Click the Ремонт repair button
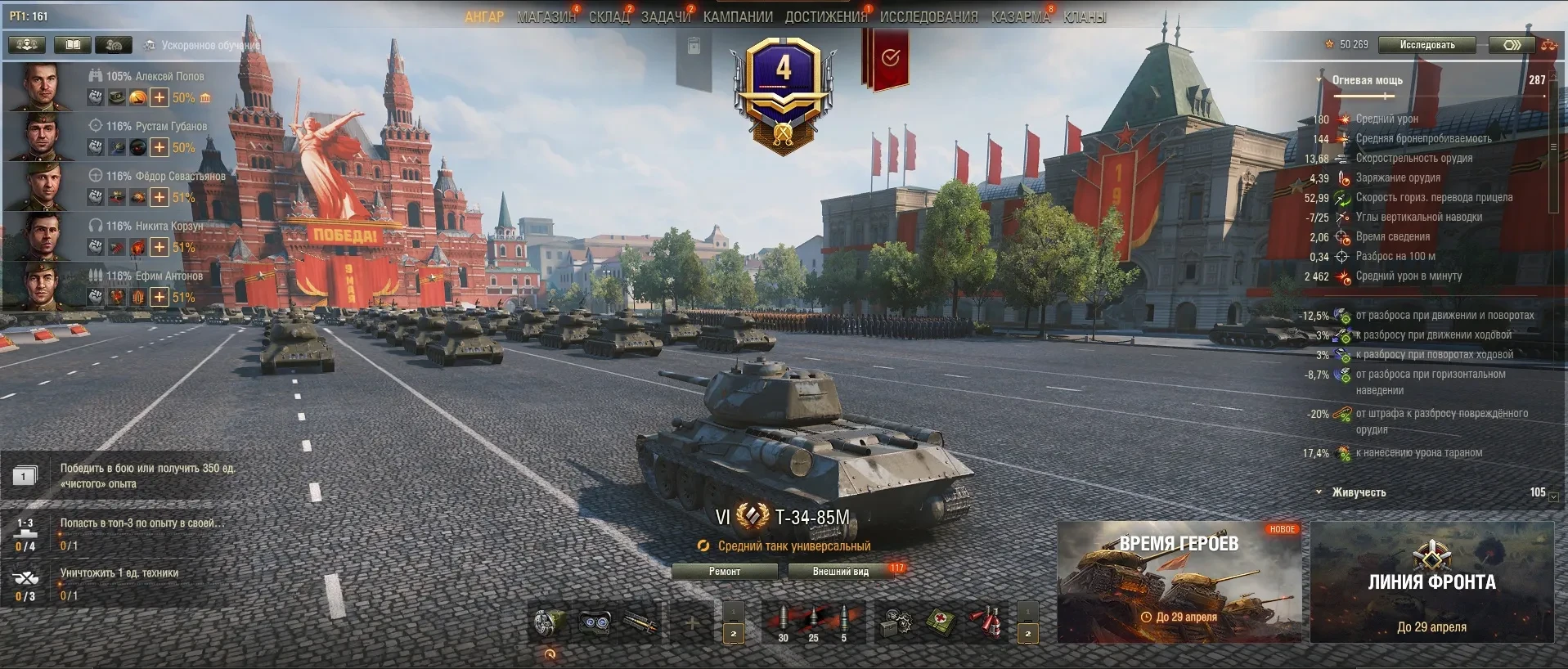The width and height of the screenshot is (1568, 669). point(724,572)
